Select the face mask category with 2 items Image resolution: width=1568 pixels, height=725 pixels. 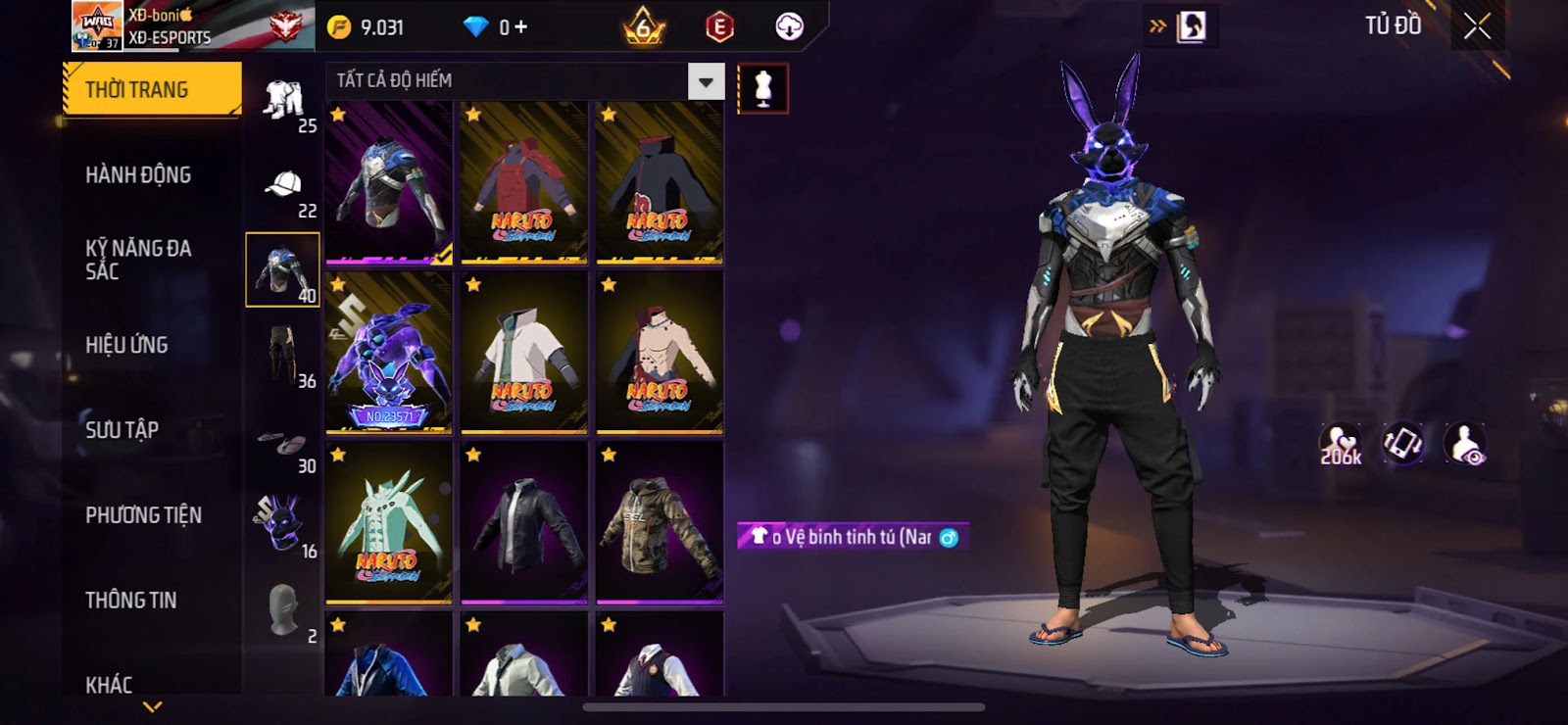pos(283,611)
